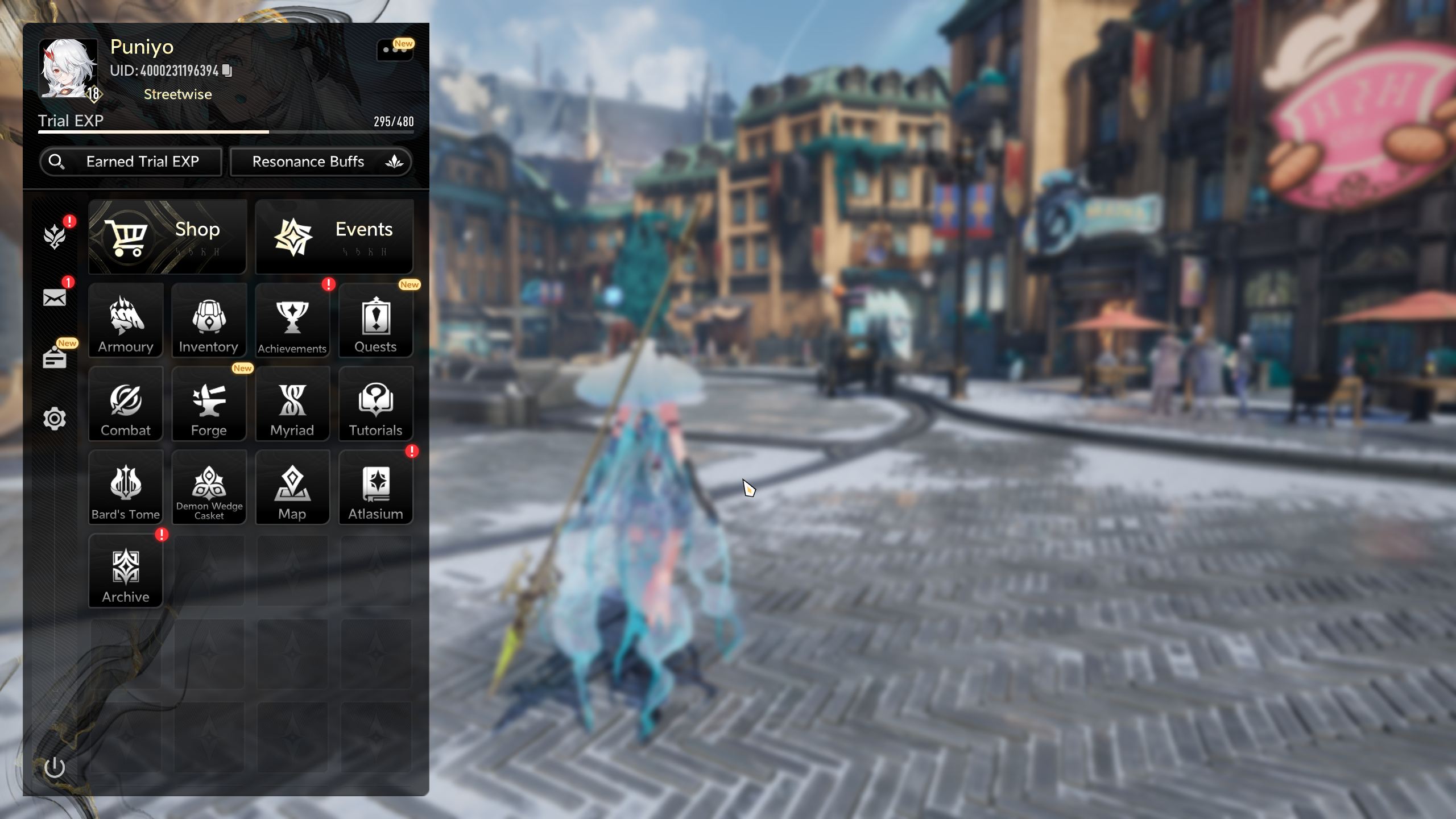Viewport: 1456px width, 819px height.
Task: Click the Earned Trial EXP button
Action: tap(131, 162)
